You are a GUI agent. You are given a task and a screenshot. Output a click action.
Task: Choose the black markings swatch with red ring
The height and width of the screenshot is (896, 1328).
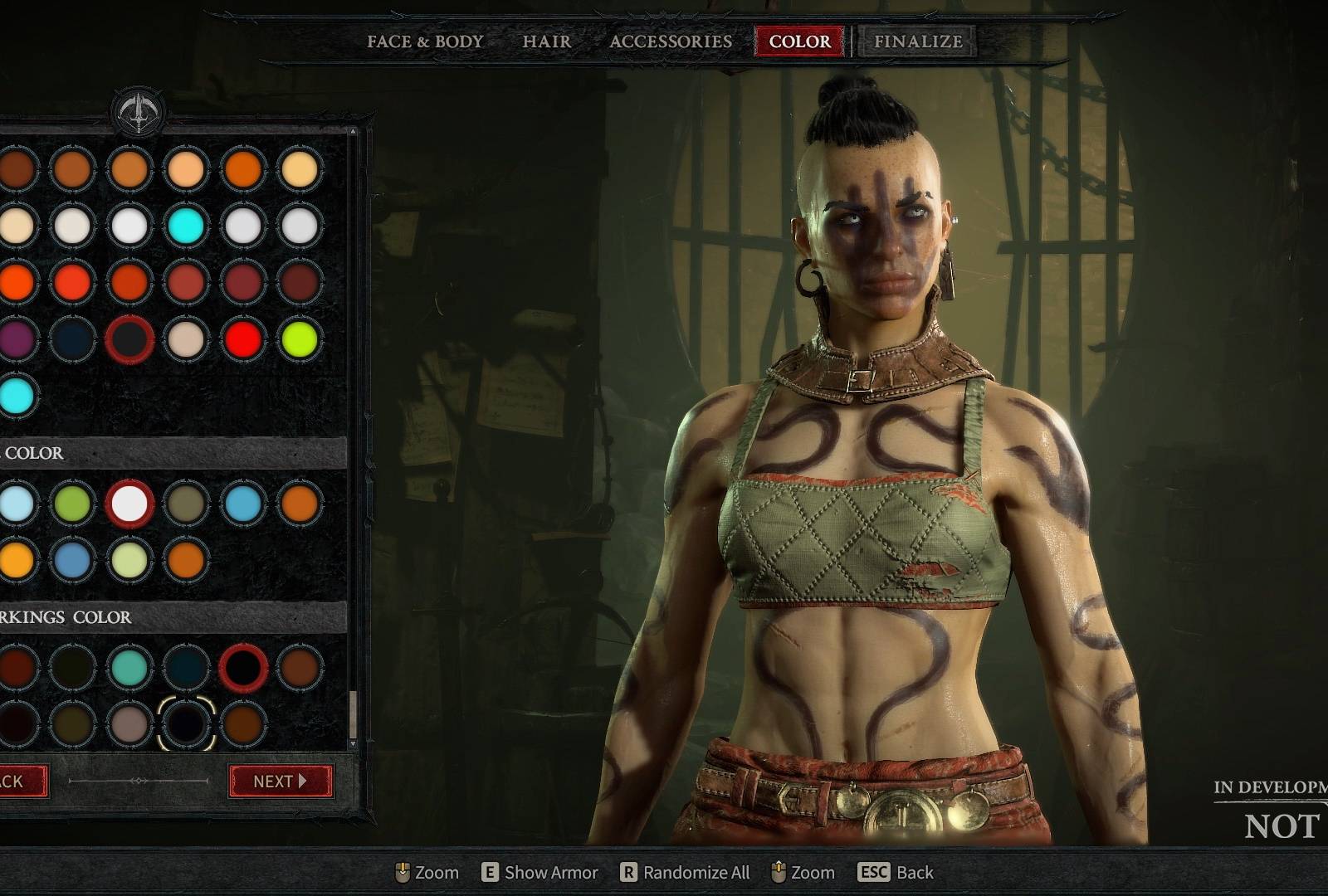pos(242,667)
